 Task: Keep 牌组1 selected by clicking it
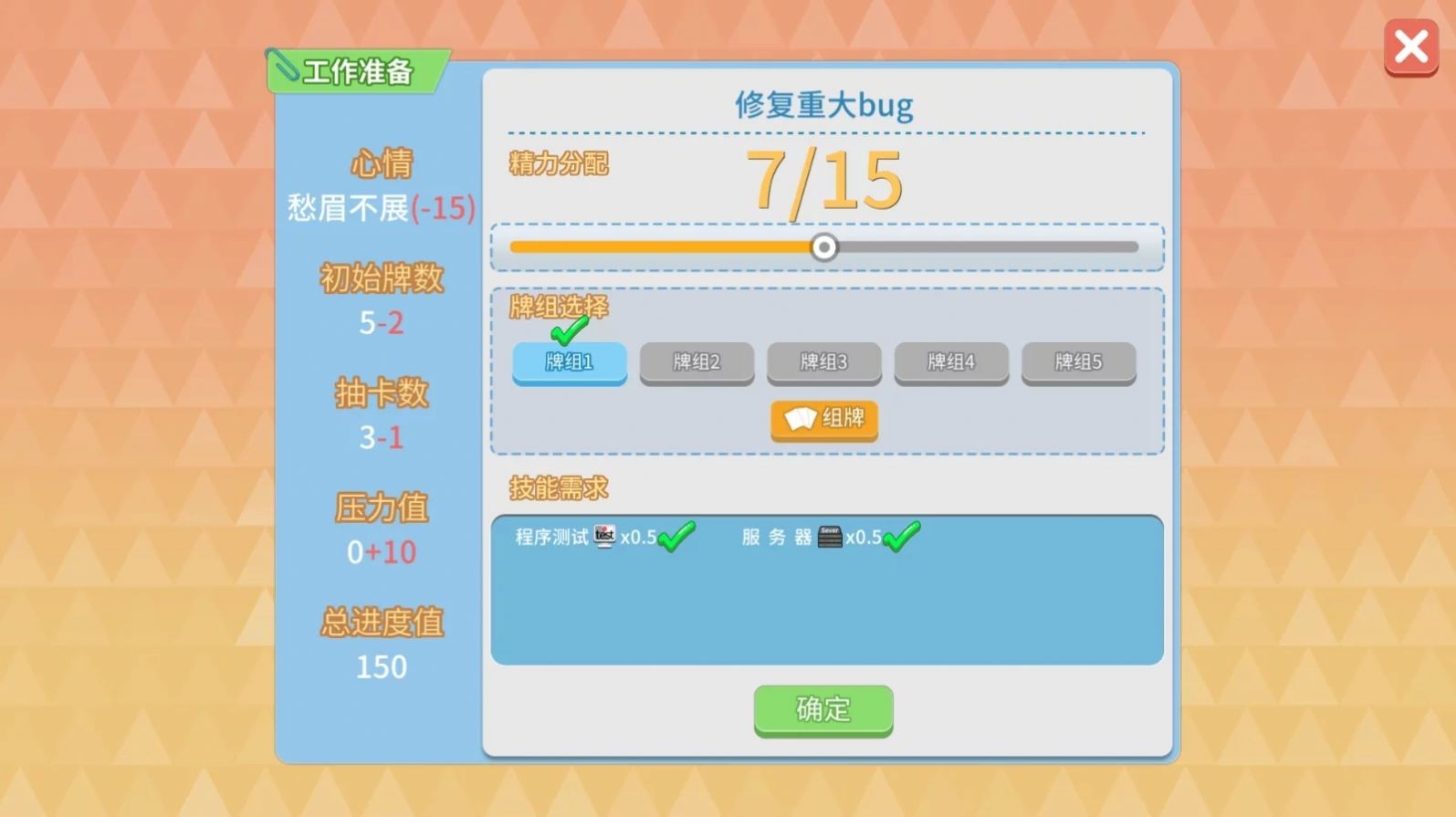click(x=569, y=362)
